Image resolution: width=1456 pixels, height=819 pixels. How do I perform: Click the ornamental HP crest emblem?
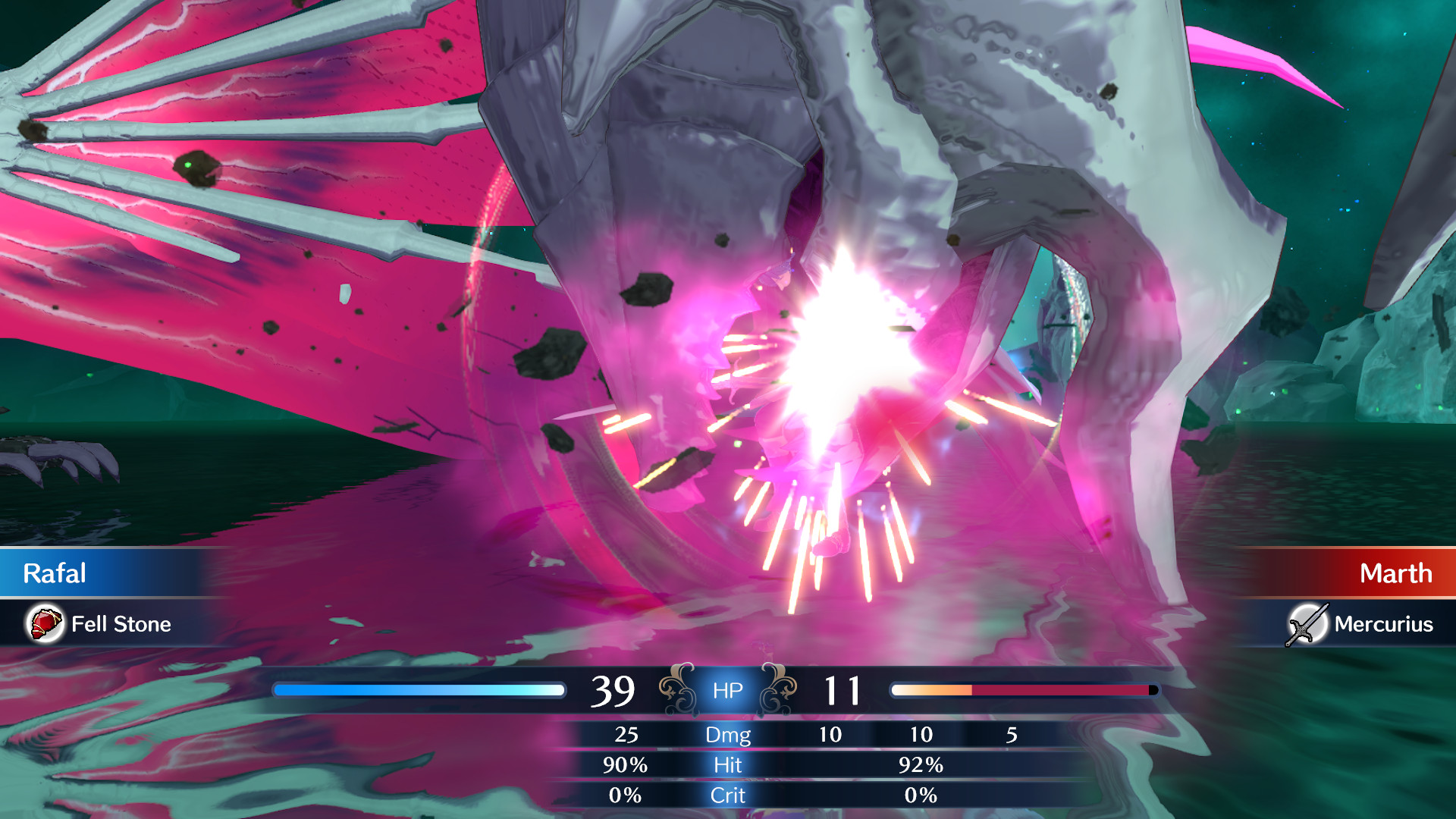726,690
